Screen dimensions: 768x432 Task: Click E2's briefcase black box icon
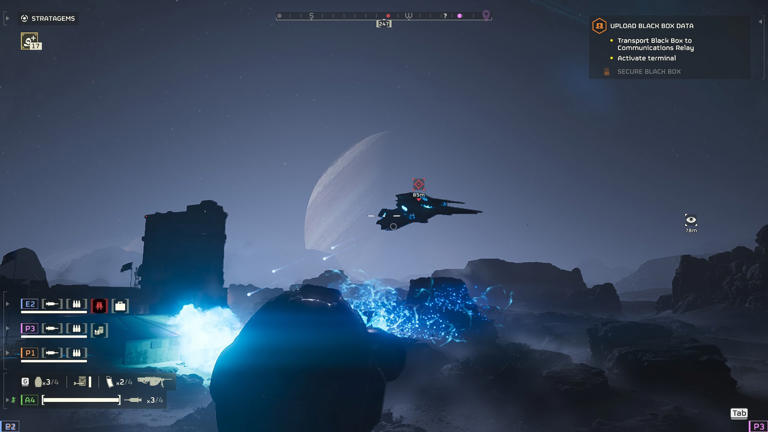120,305
